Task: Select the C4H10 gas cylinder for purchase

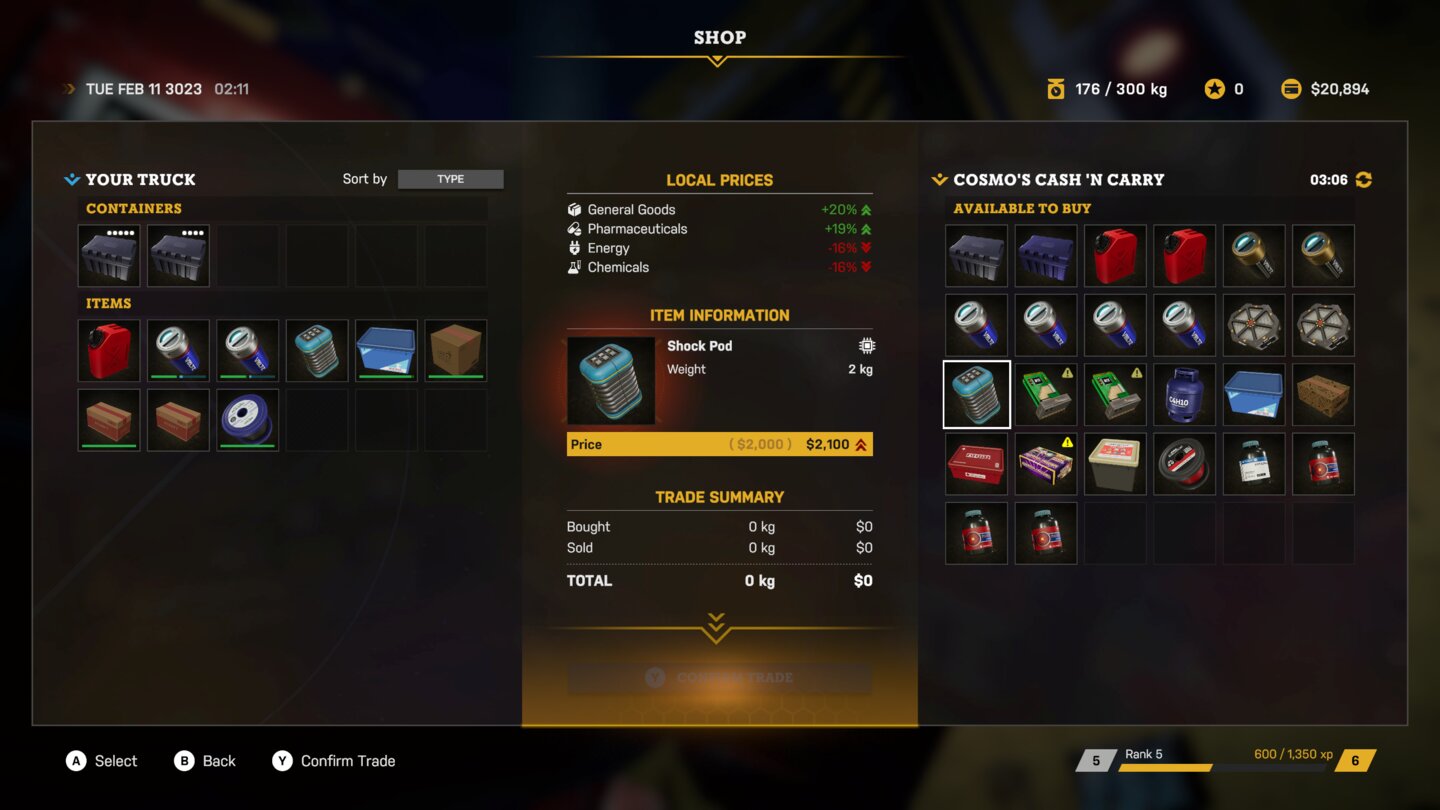Action: coord(1184,393)
